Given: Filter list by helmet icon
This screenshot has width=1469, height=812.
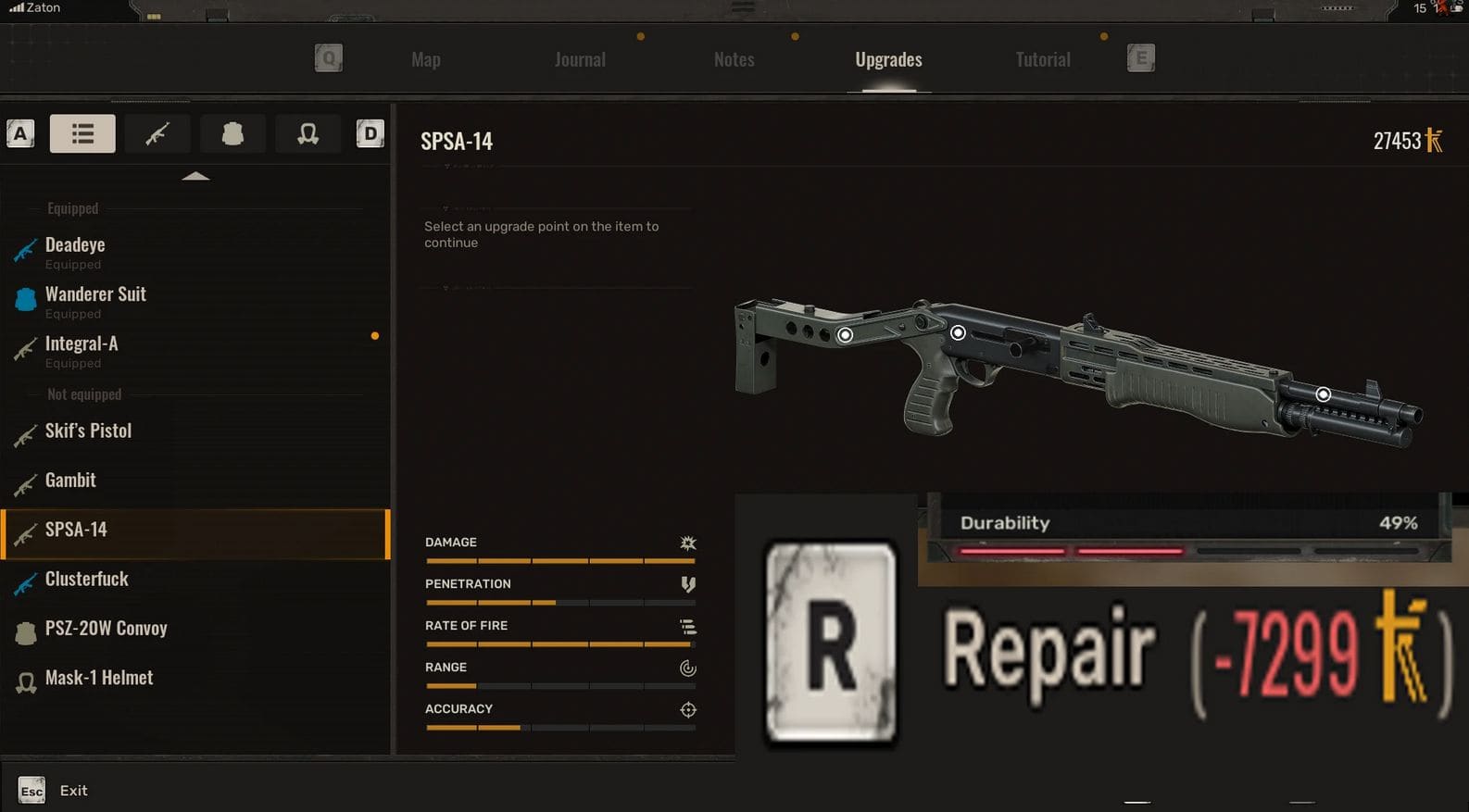Looking at the screenshot, I should point(308,134).
